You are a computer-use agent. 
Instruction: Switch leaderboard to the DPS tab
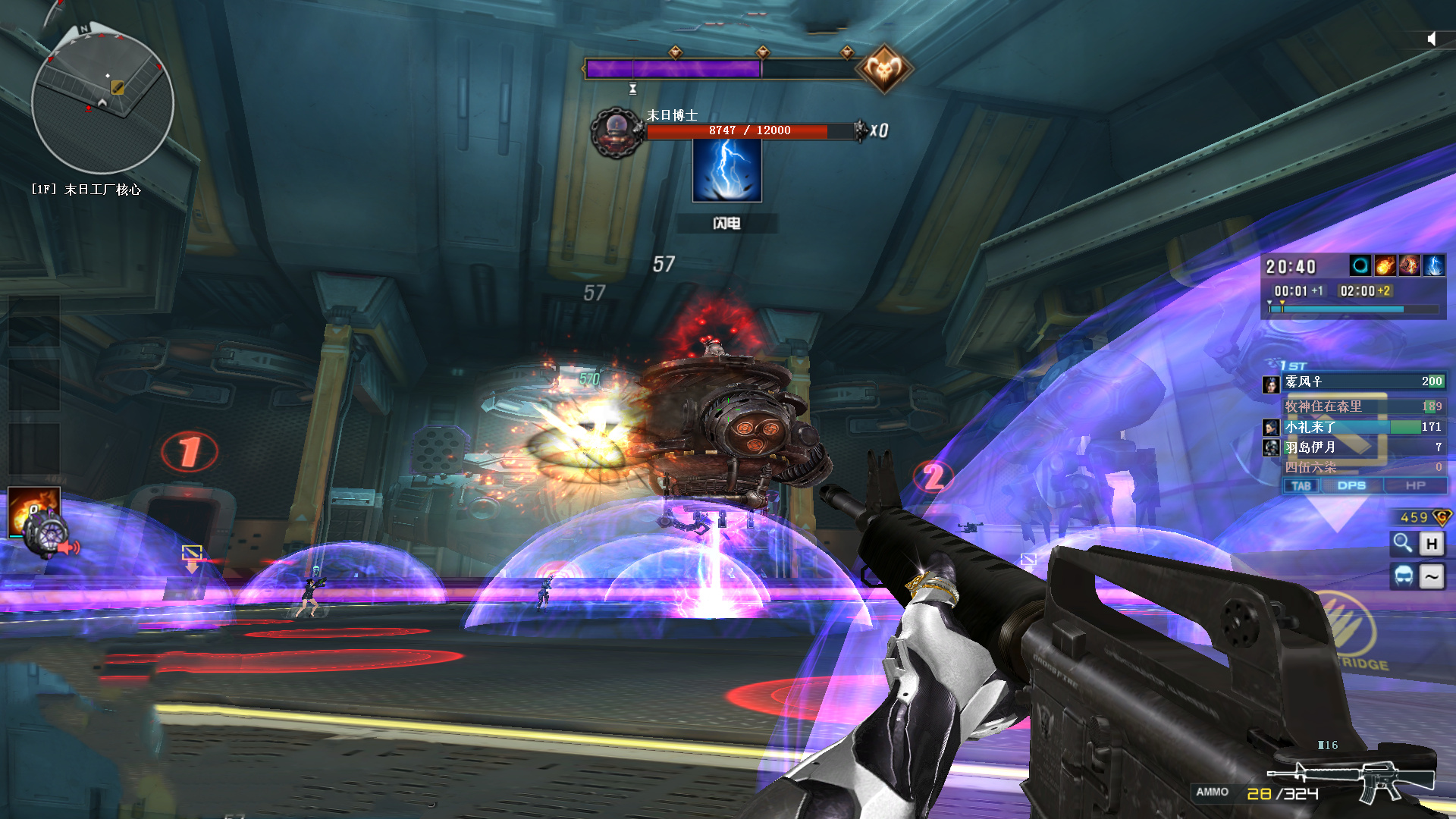1351,485
